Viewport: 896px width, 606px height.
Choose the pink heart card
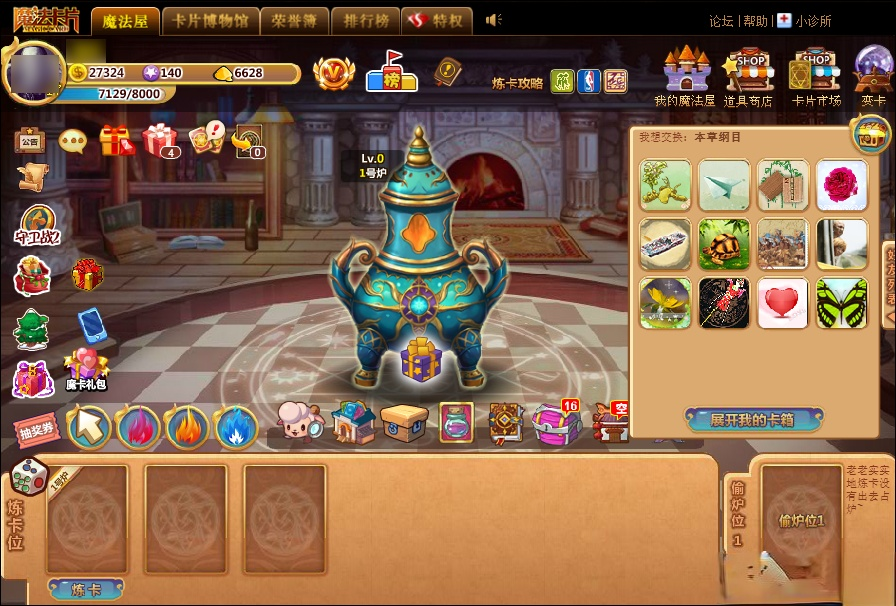(783, 303)
